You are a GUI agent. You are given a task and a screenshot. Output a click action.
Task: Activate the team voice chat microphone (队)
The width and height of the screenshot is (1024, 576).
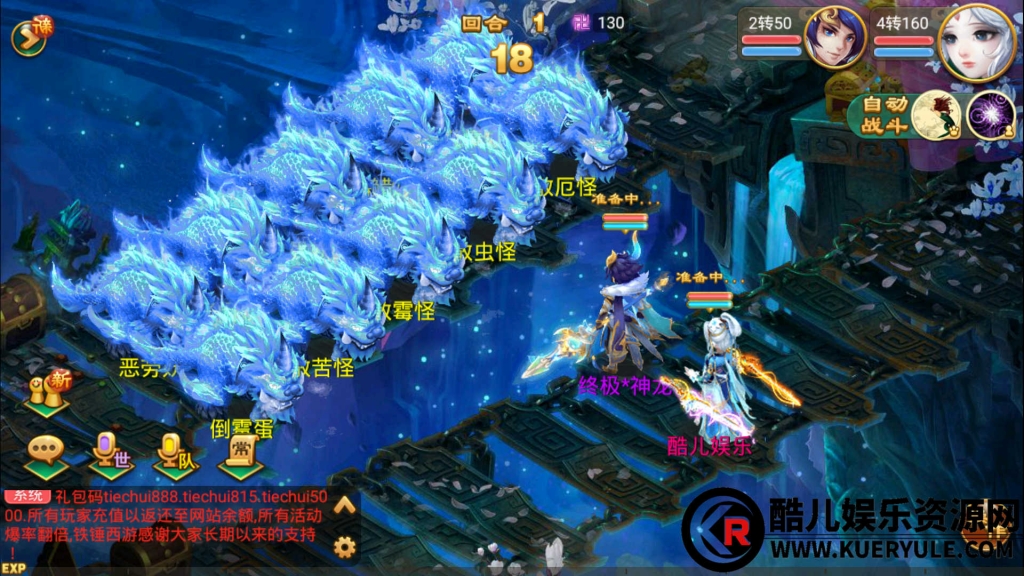click(x=176, y=453)
